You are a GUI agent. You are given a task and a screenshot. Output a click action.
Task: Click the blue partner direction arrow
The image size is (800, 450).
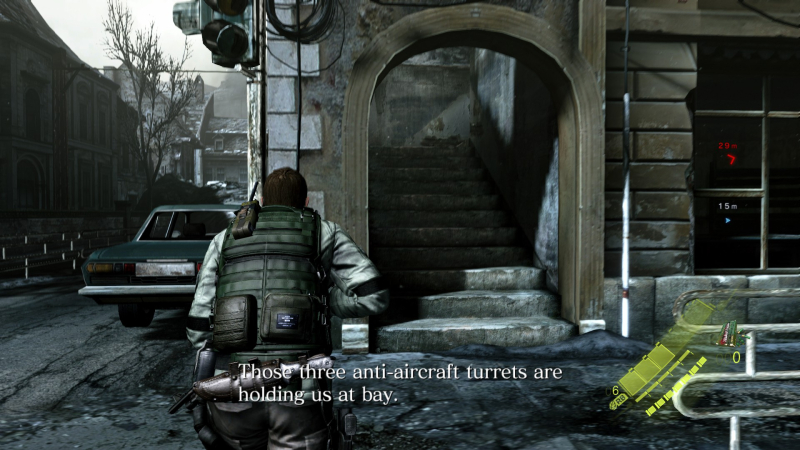pos(728,220)
